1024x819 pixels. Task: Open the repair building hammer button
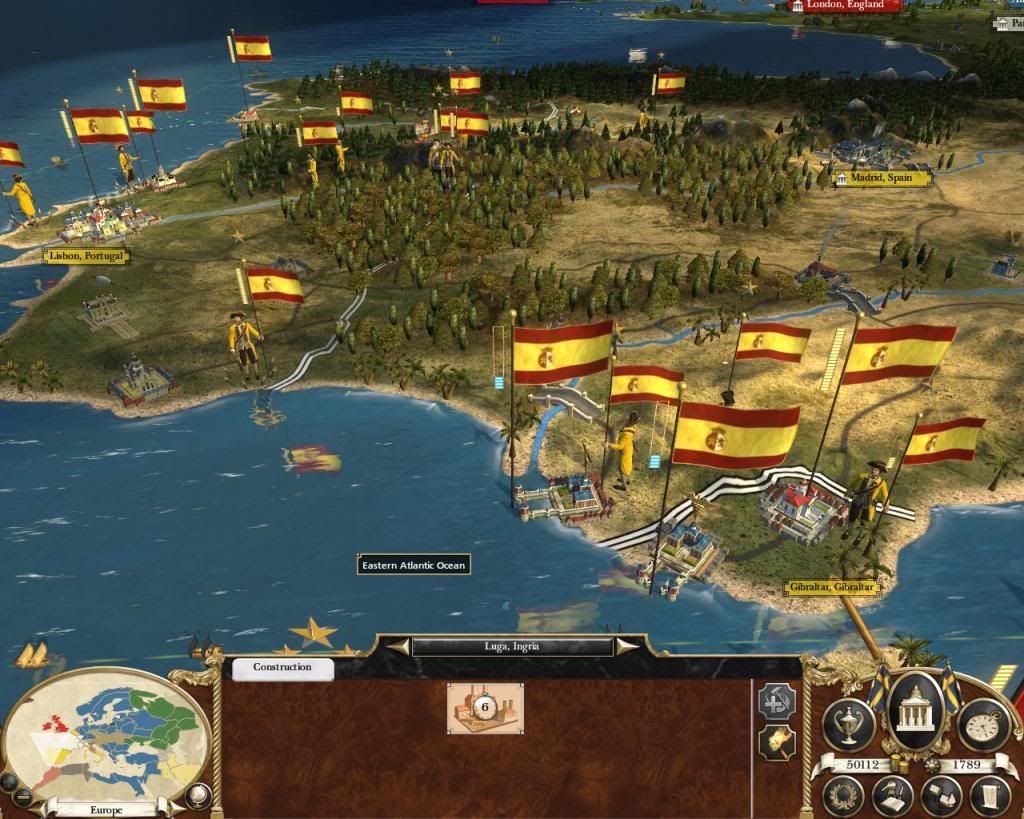776,700
